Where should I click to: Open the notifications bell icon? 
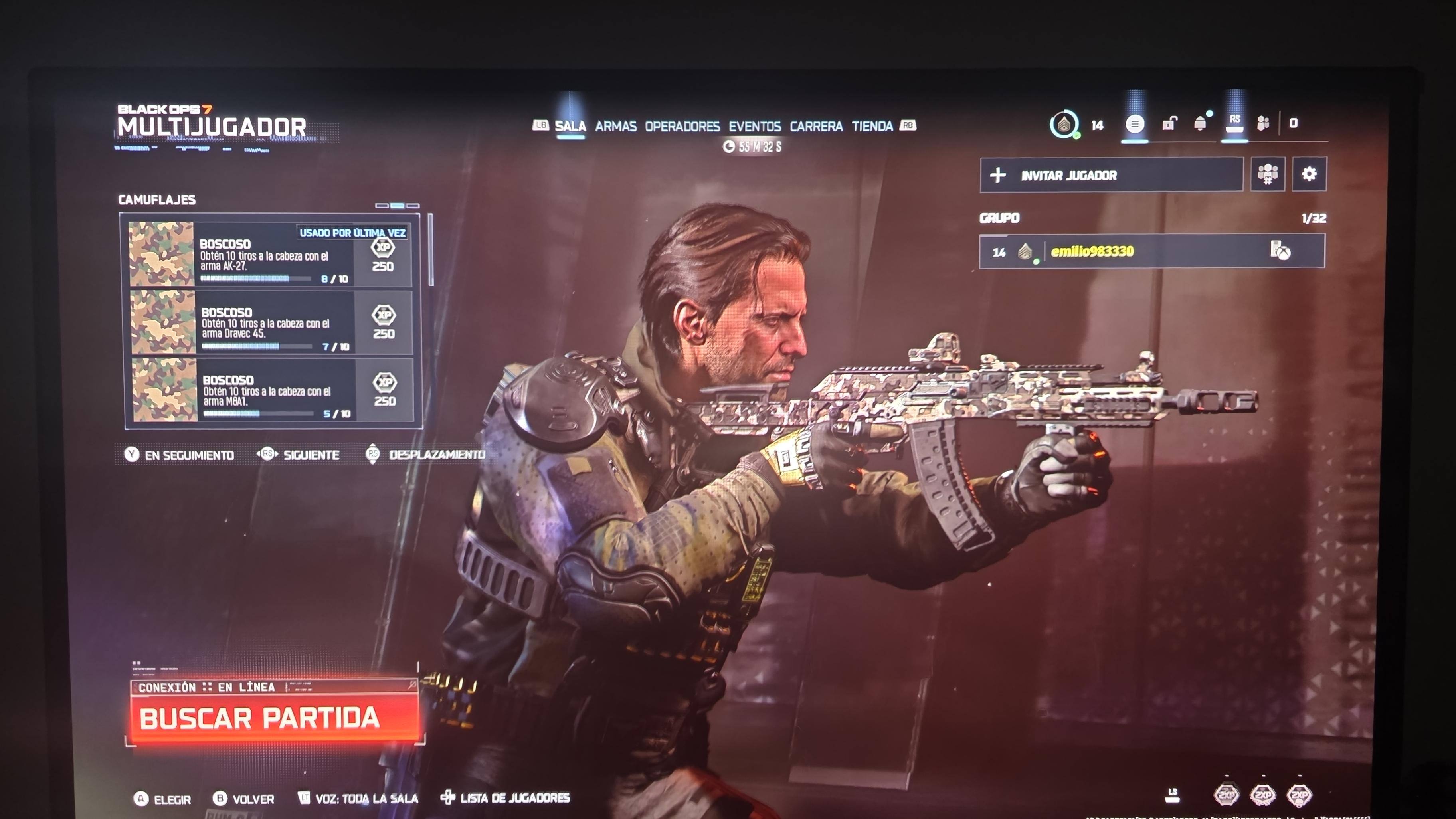click(x=1200, y=124)
